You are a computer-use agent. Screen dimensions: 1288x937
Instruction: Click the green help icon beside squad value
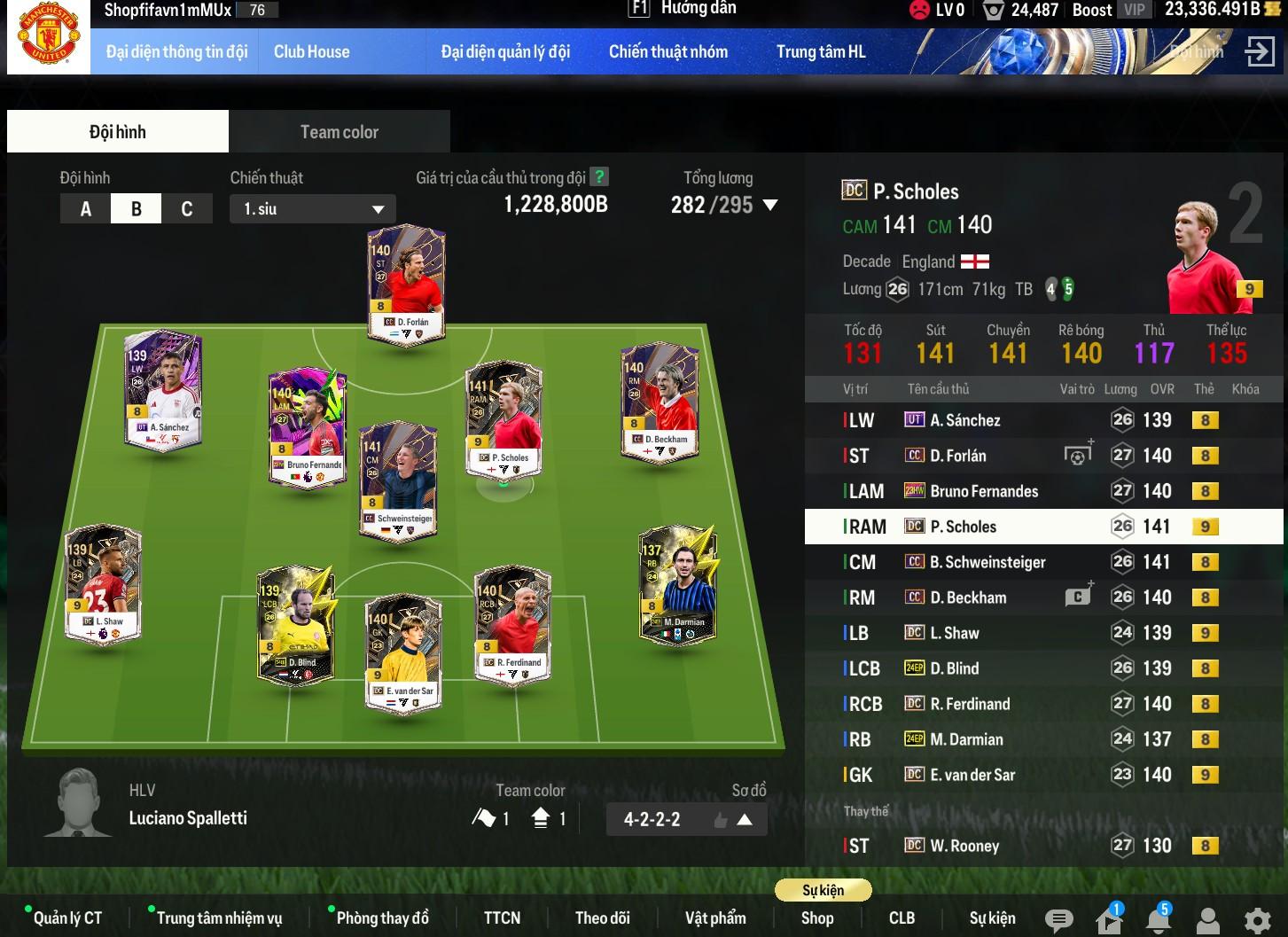click(599, 177)
